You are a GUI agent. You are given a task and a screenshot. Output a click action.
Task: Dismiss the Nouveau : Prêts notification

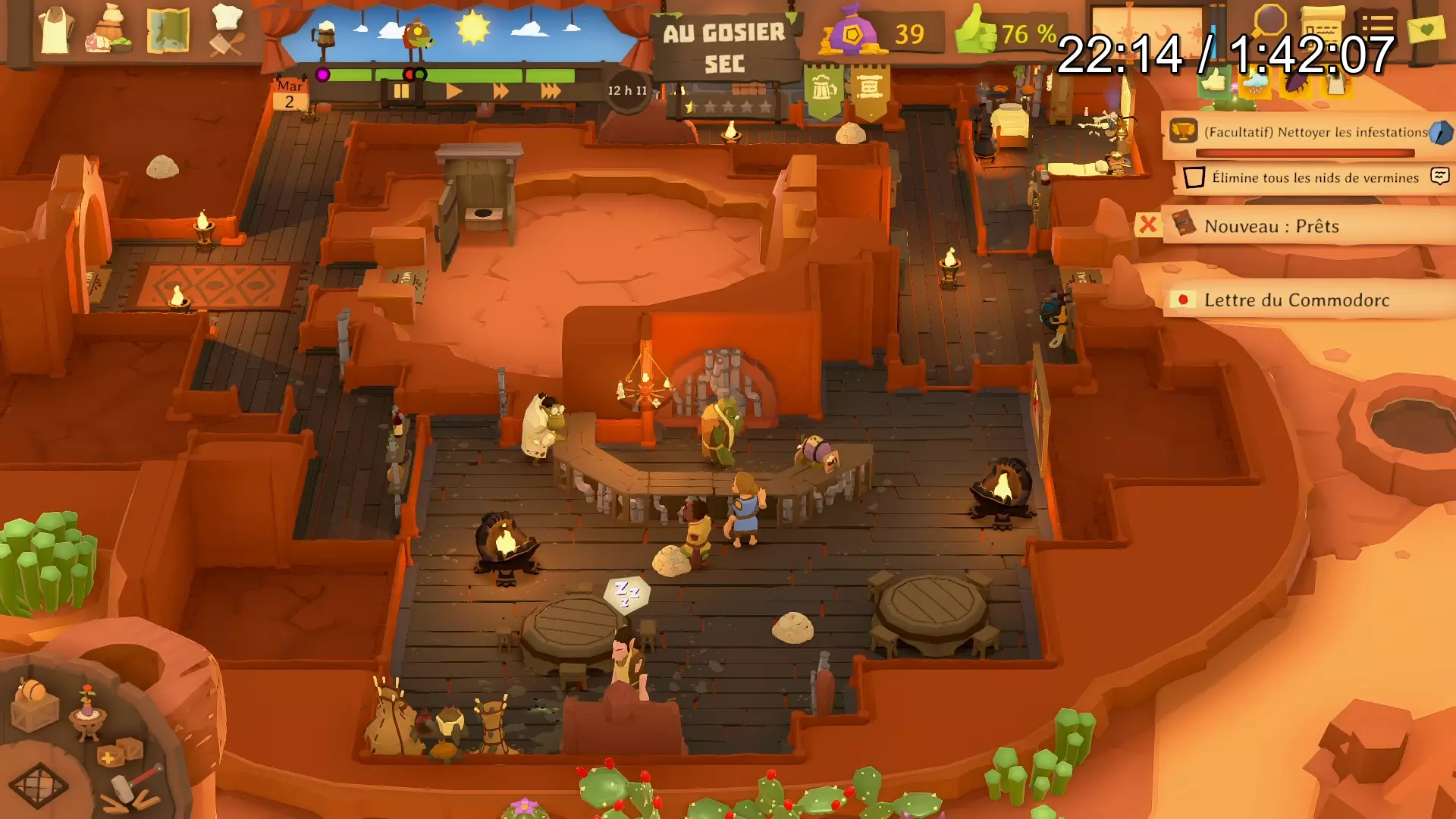pyautogui.click(x=1148, y=224)
